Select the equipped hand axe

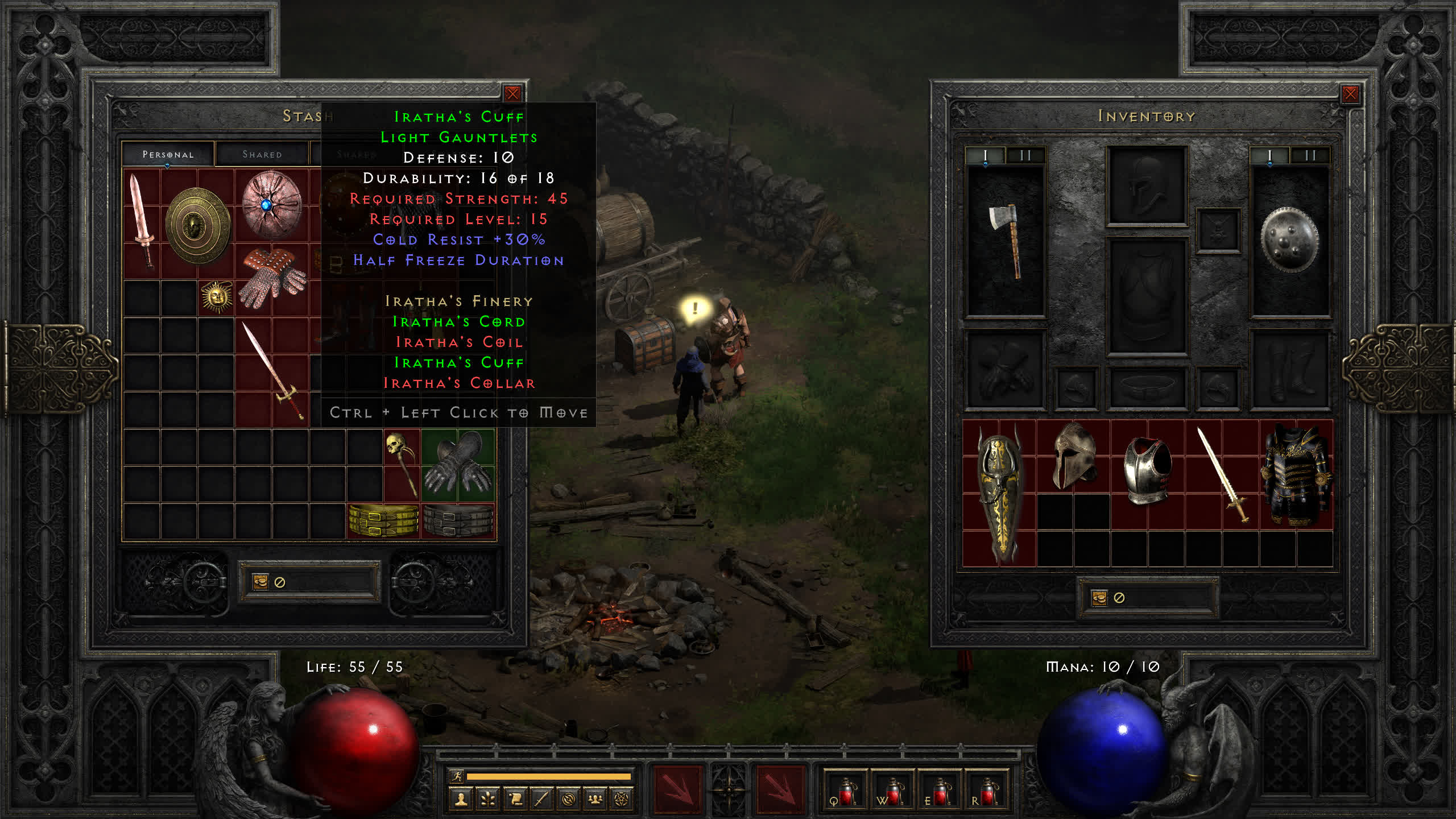pos(1006,239)
